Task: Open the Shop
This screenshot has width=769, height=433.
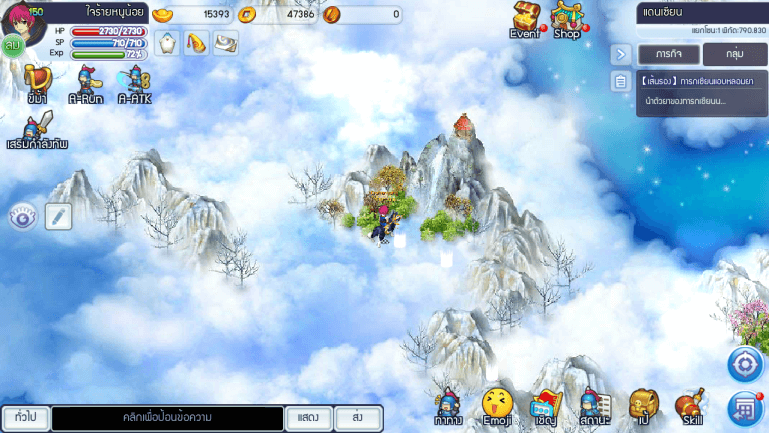Action: pos(567,19)
